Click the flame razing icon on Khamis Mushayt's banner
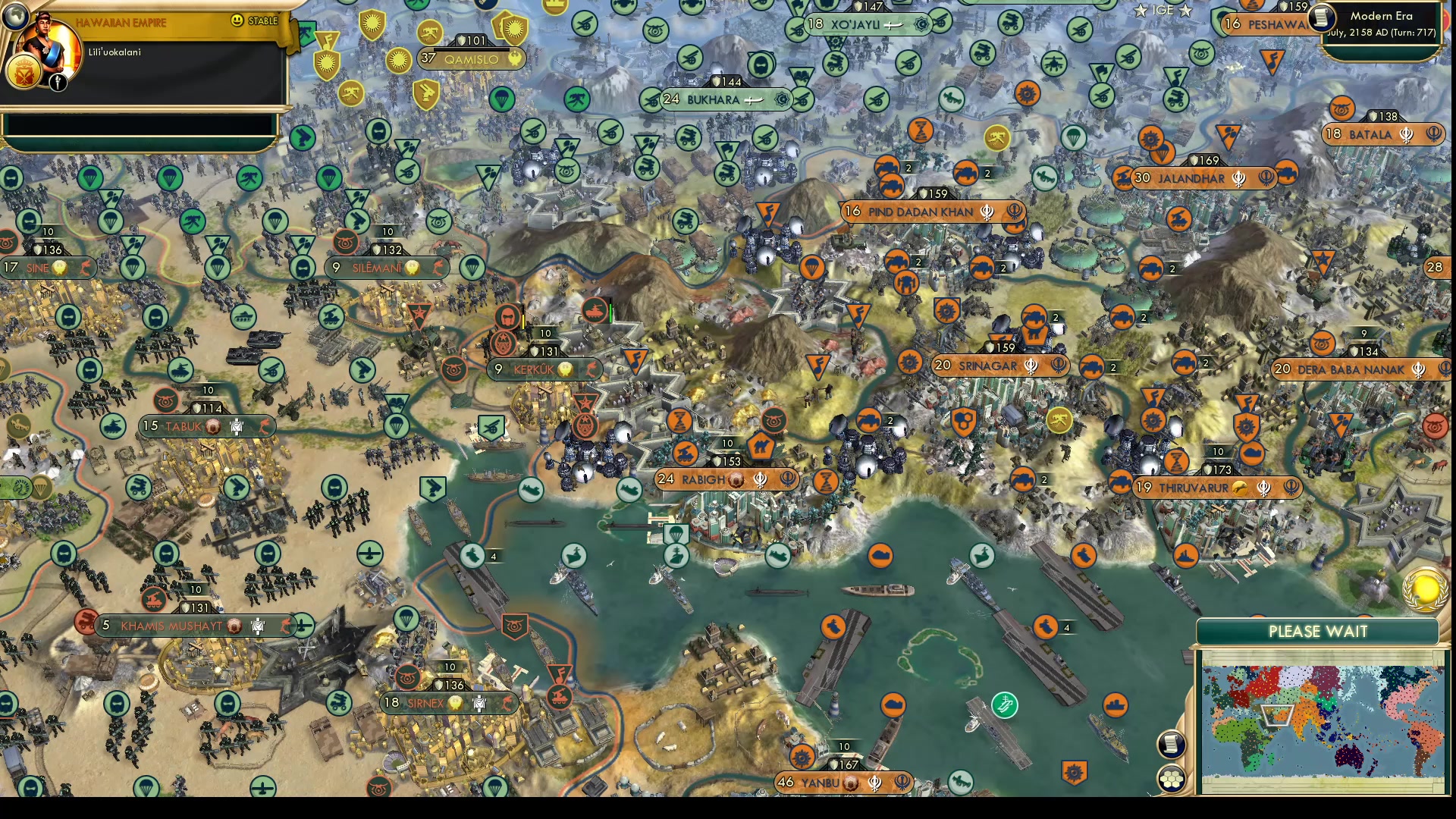 [x=284, y=627]
